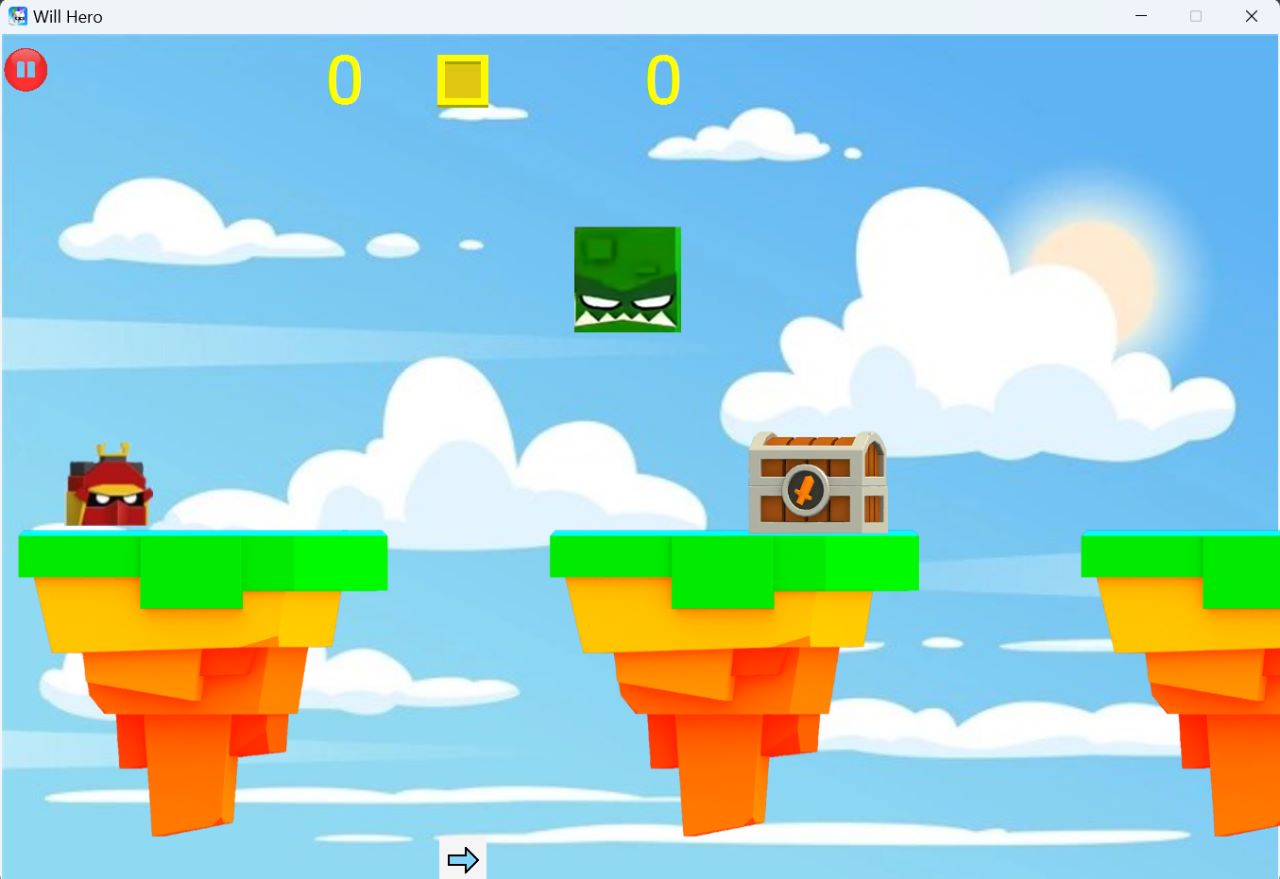Click the Will Hero window title text
This screenshot has width=1280, height=879.
pyautogui.click(x=68, y=16)
